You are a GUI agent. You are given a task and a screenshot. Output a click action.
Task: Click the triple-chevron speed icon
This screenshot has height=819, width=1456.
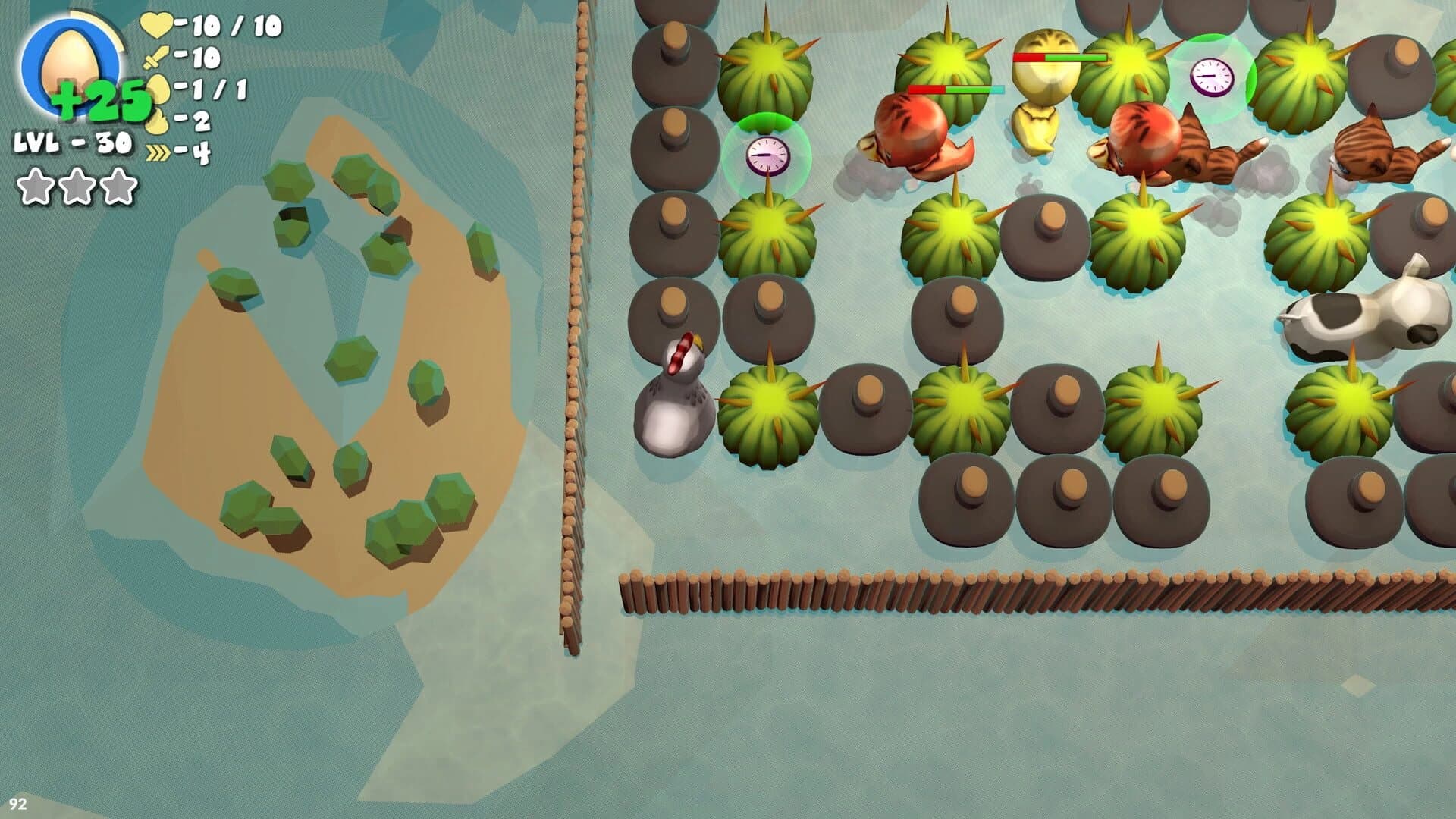point(157,152)
